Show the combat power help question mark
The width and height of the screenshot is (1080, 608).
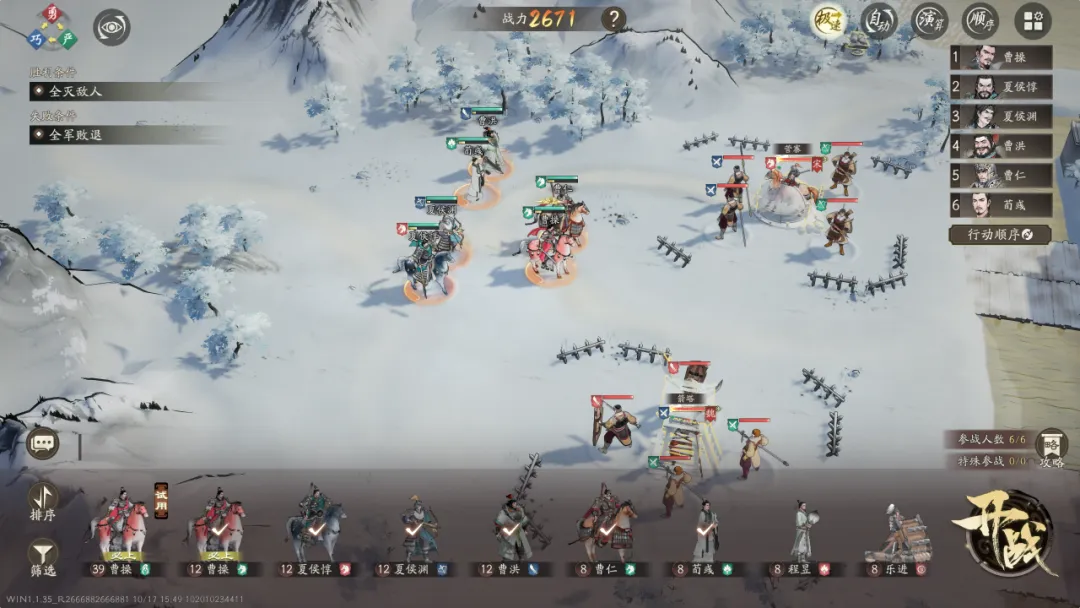(x=613, y=19)
